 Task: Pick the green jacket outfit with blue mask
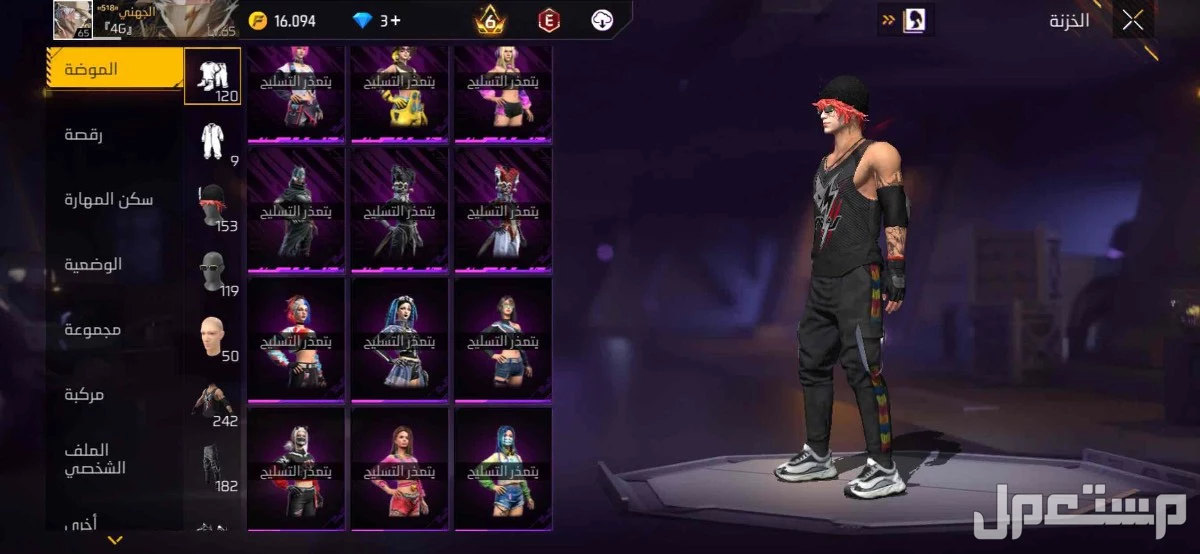(x=504, y=468)
